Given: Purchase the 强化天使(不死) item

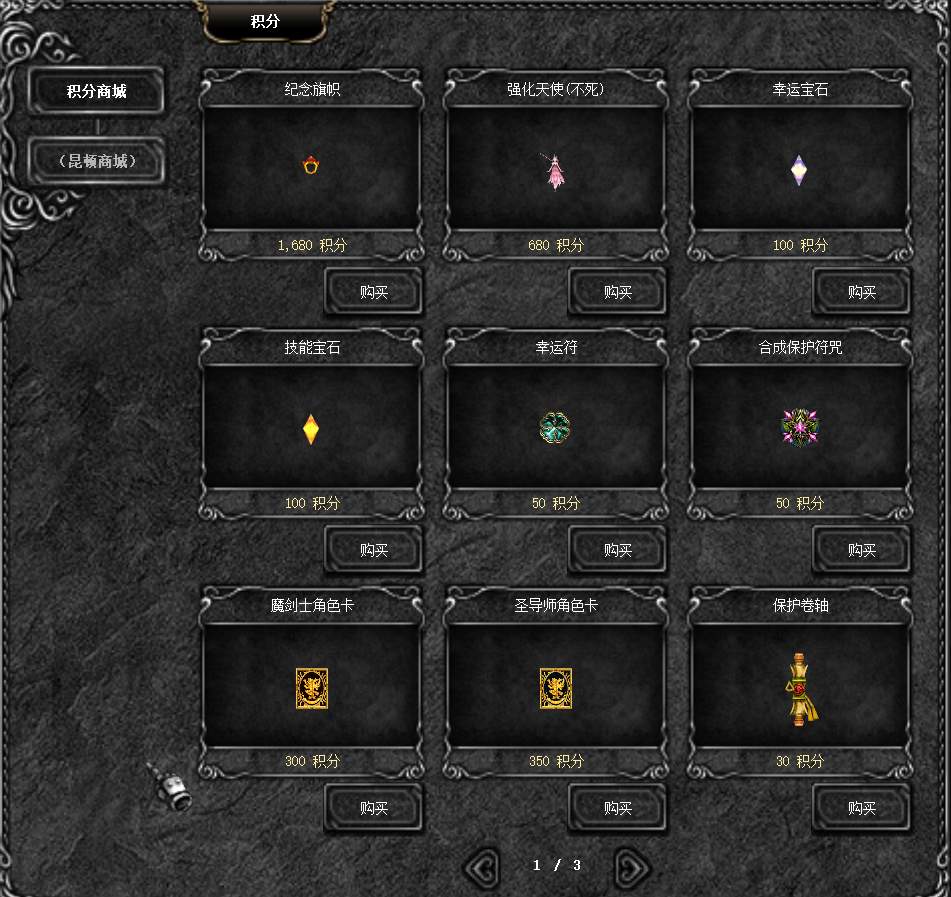Looking at the screenshot, I should 618,293.
